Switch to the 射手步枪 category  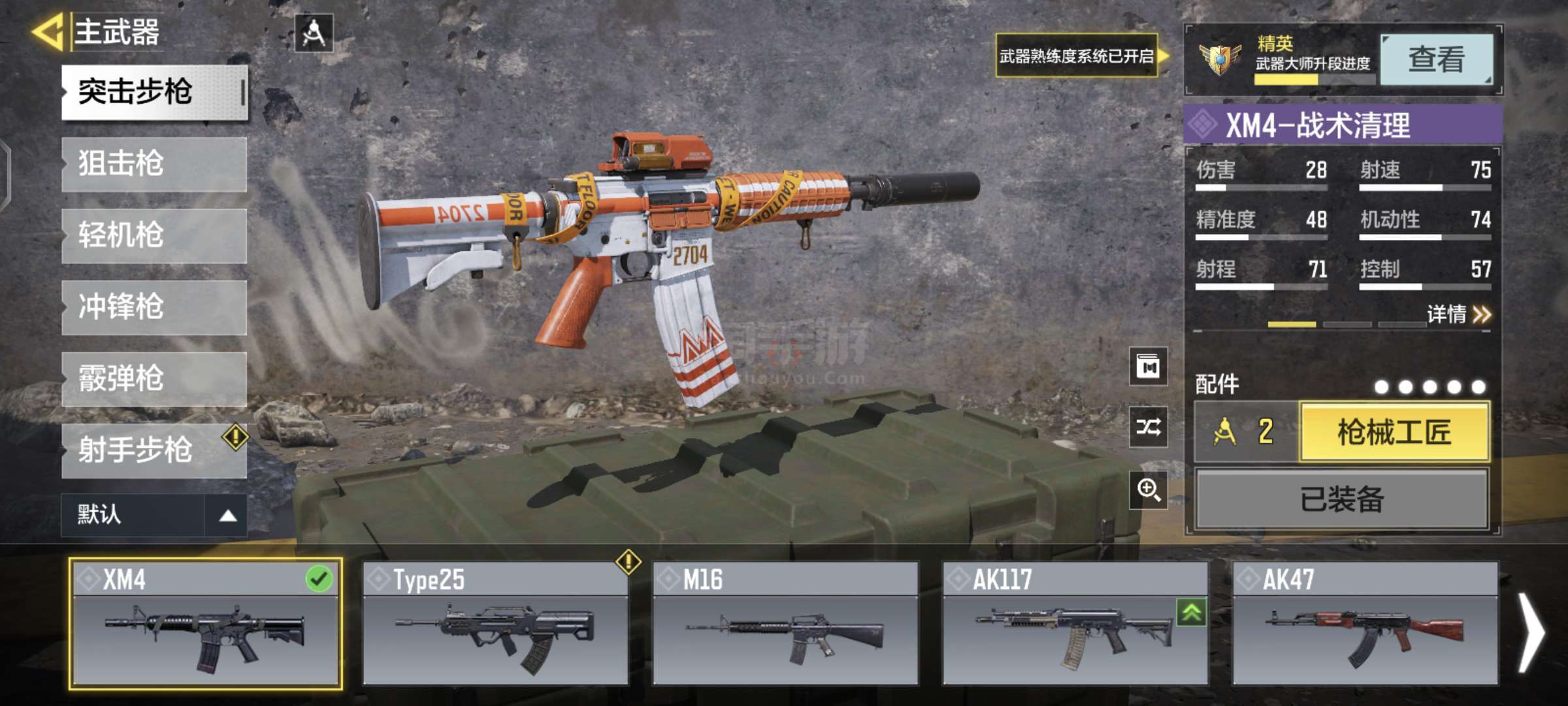click(154, 450)
